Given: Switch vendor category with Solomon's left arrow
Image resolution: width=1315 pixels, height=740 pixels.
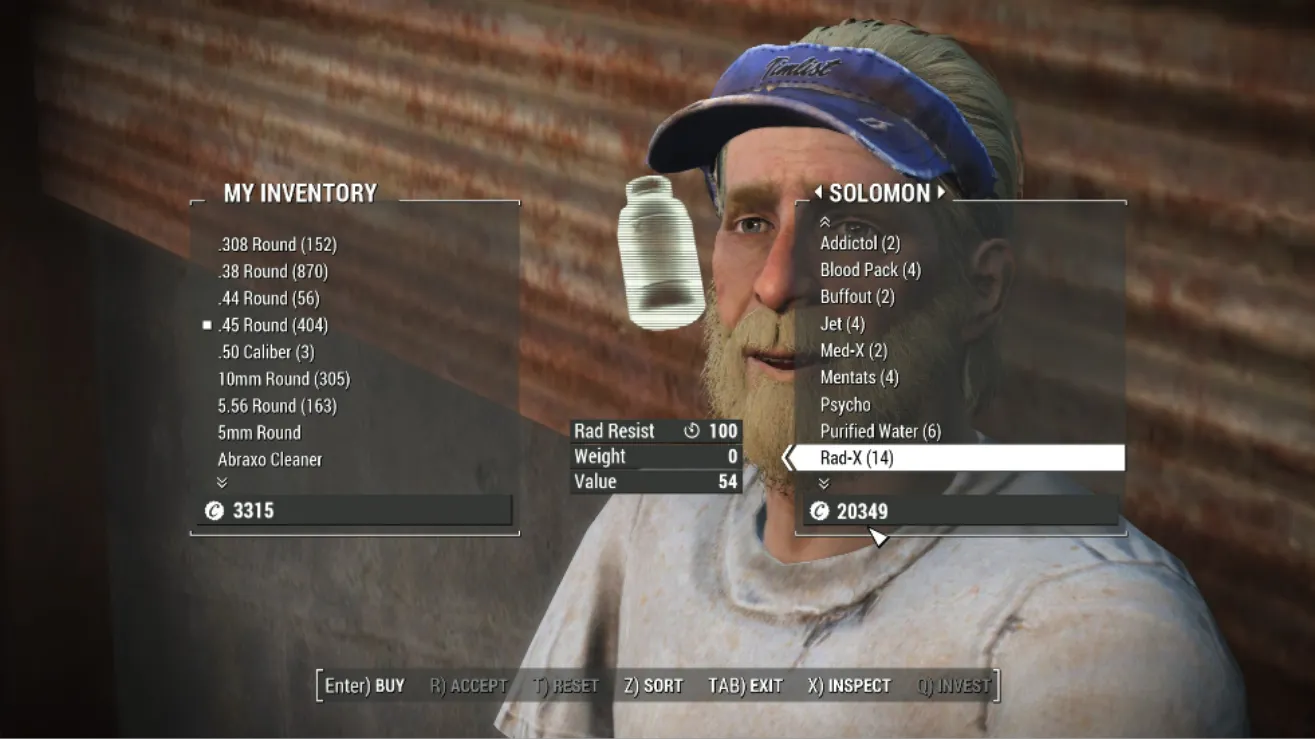Looking at the screenshot, I should point(817,192).
